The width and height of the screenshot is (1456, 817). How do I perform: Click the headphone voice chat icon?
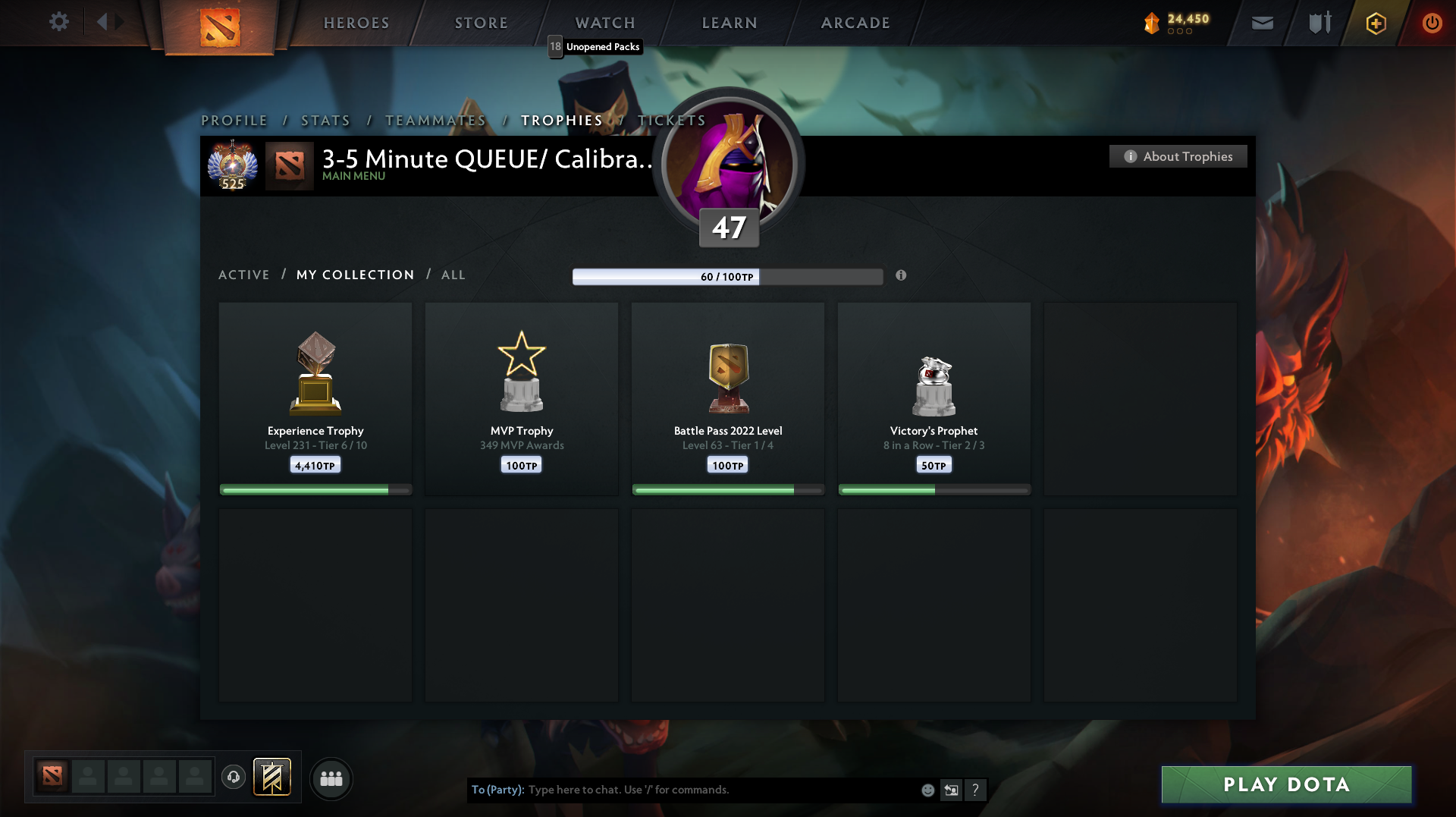click(x=233, y=778)
